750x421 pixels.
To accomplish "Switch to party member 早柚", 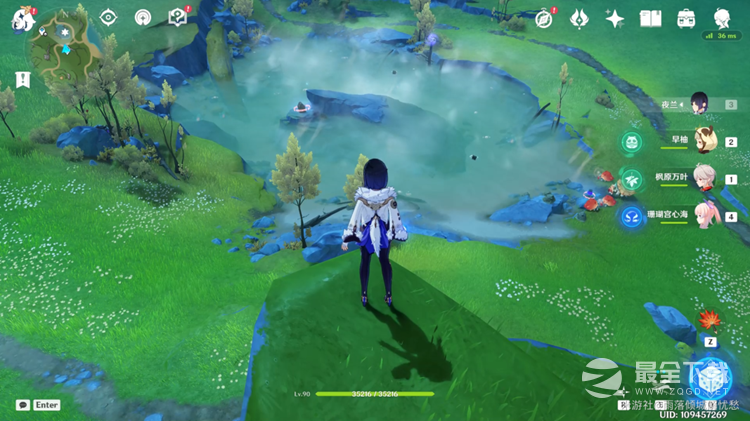I will [705, 141].
